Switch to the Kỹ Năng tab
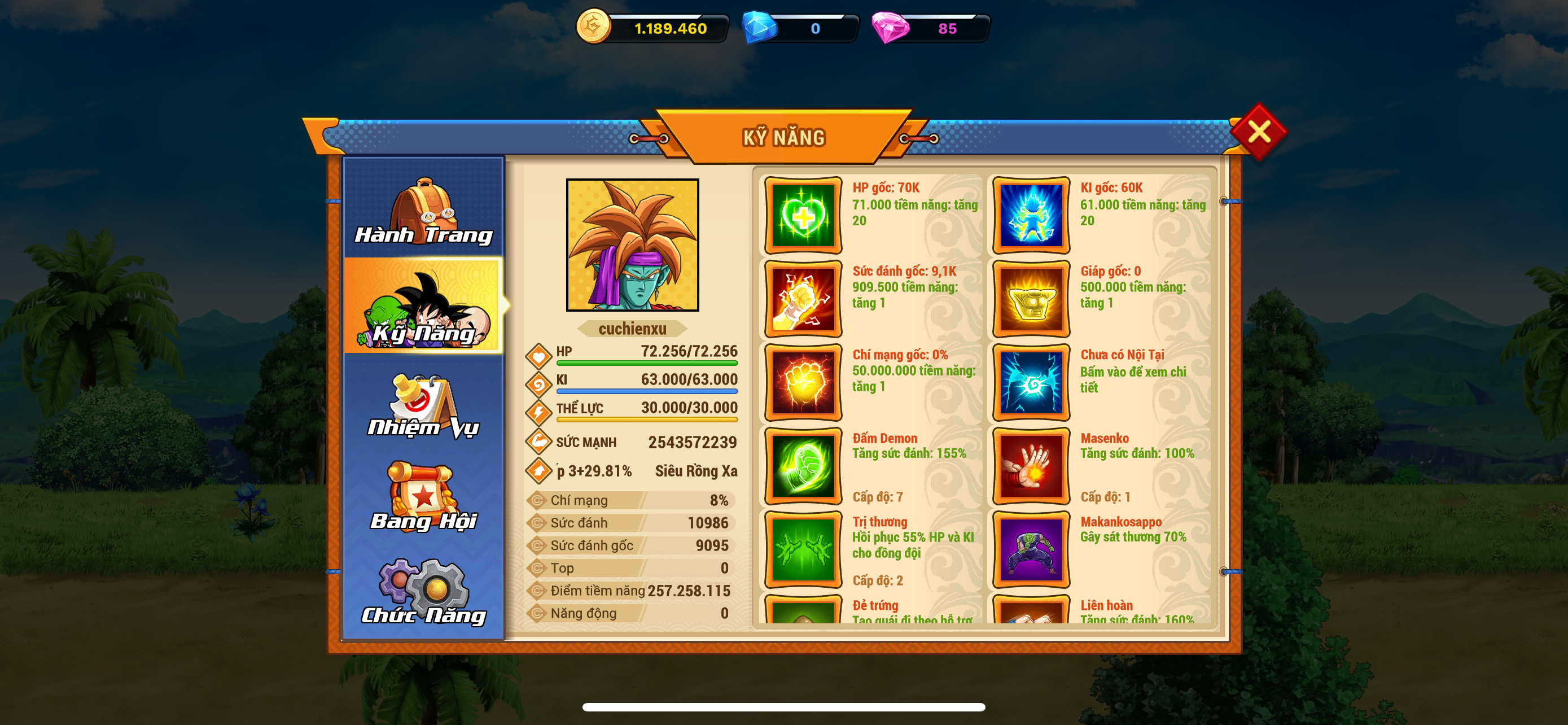Screen dimensions: 1568x725 424,306
